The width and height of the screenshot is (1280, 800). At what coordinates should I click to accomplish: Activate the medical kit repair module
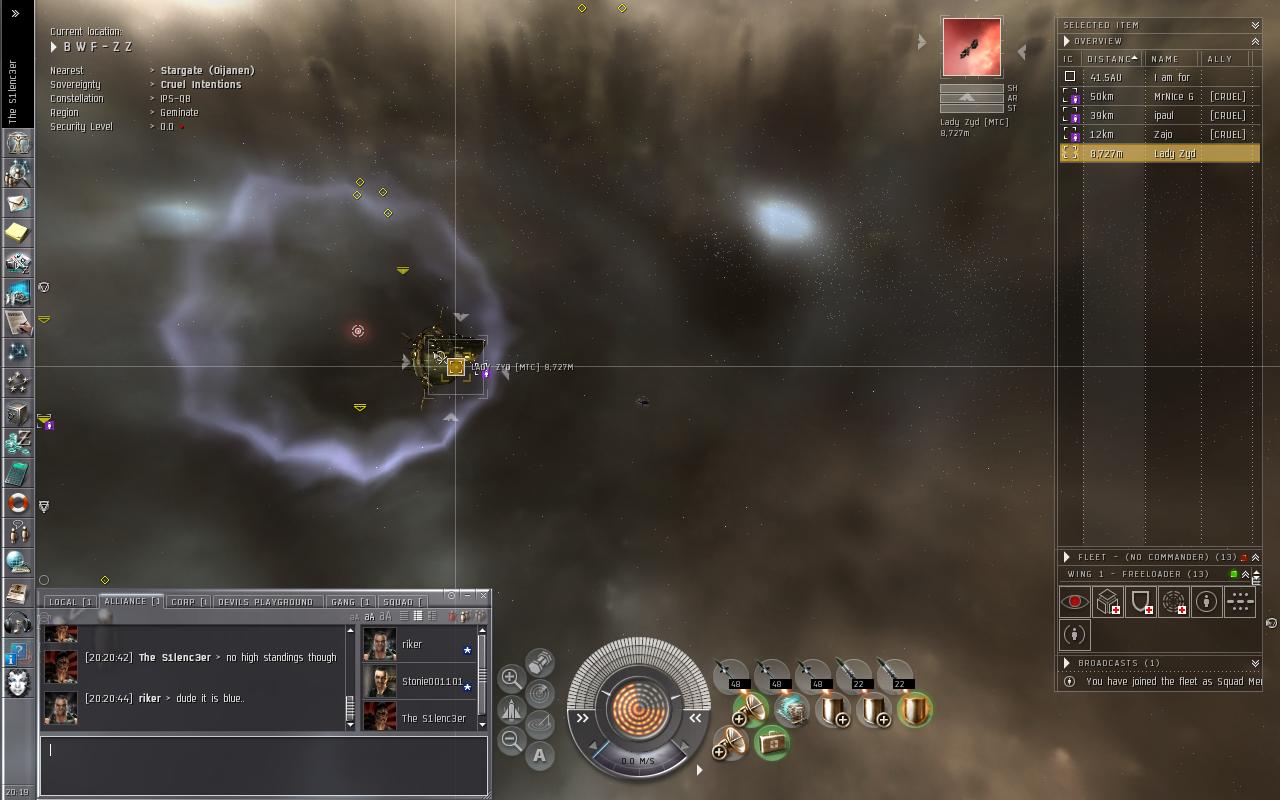772,742
